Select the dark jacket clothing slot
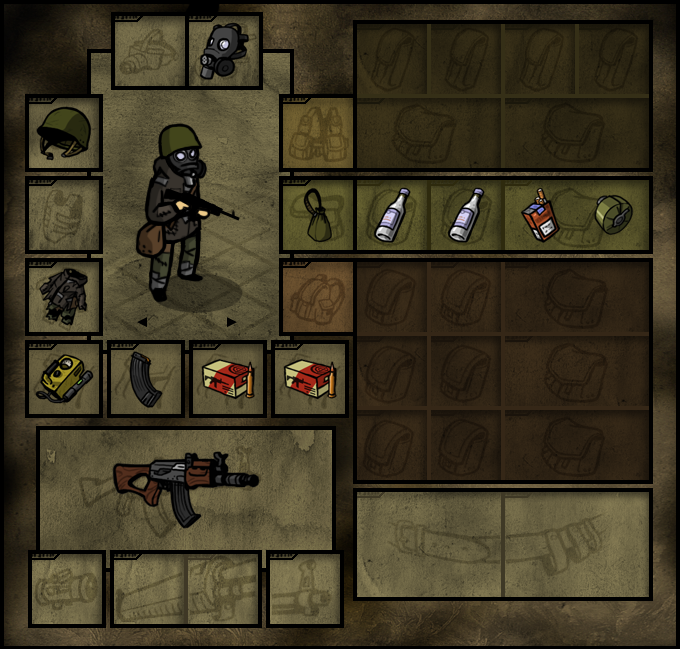Image resolution: width=680 pixels, height=649 pixels. click(64, 297)
